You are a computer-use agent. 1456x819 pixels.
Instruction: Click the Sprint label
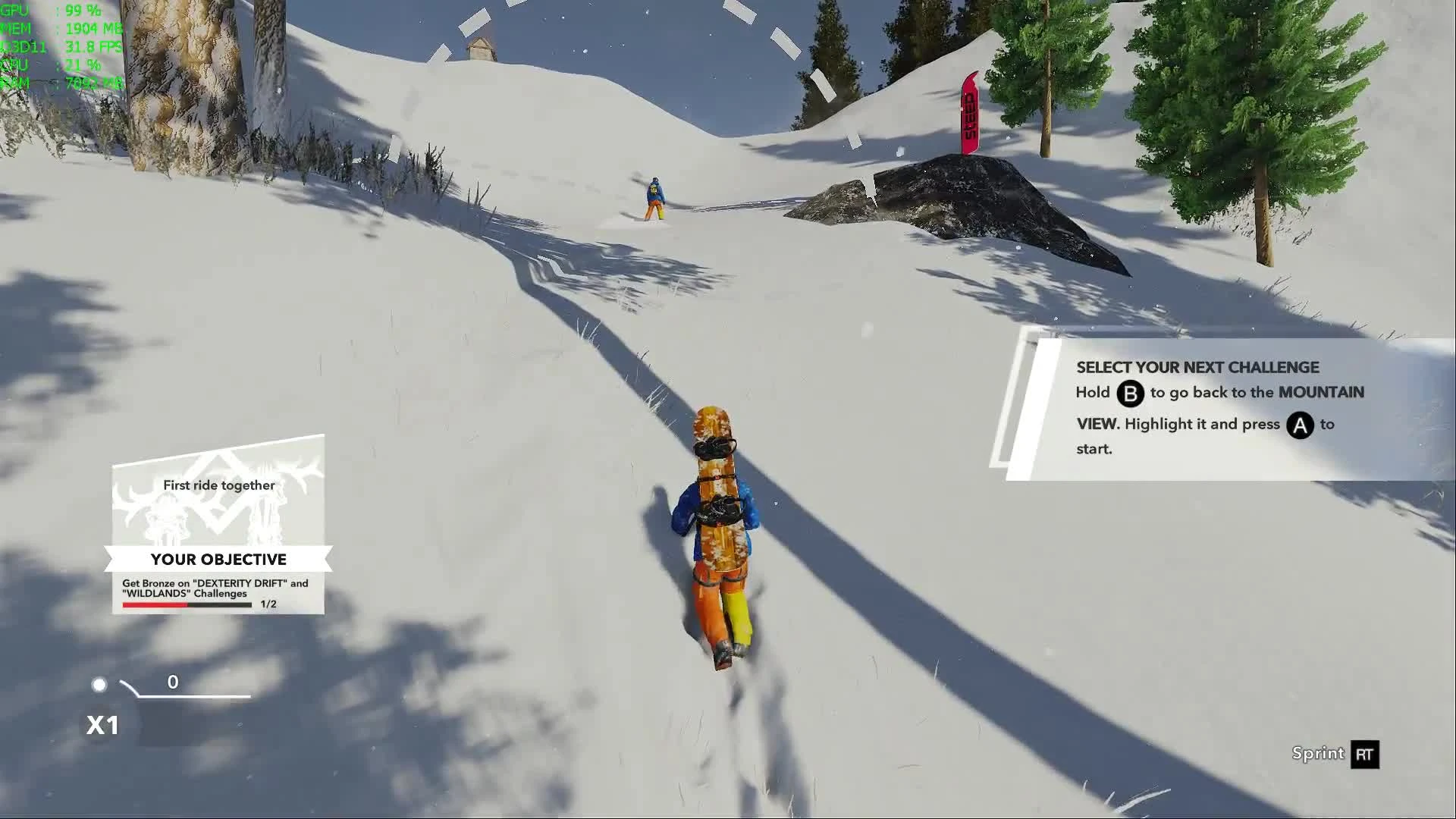[x=1317, y=754]
